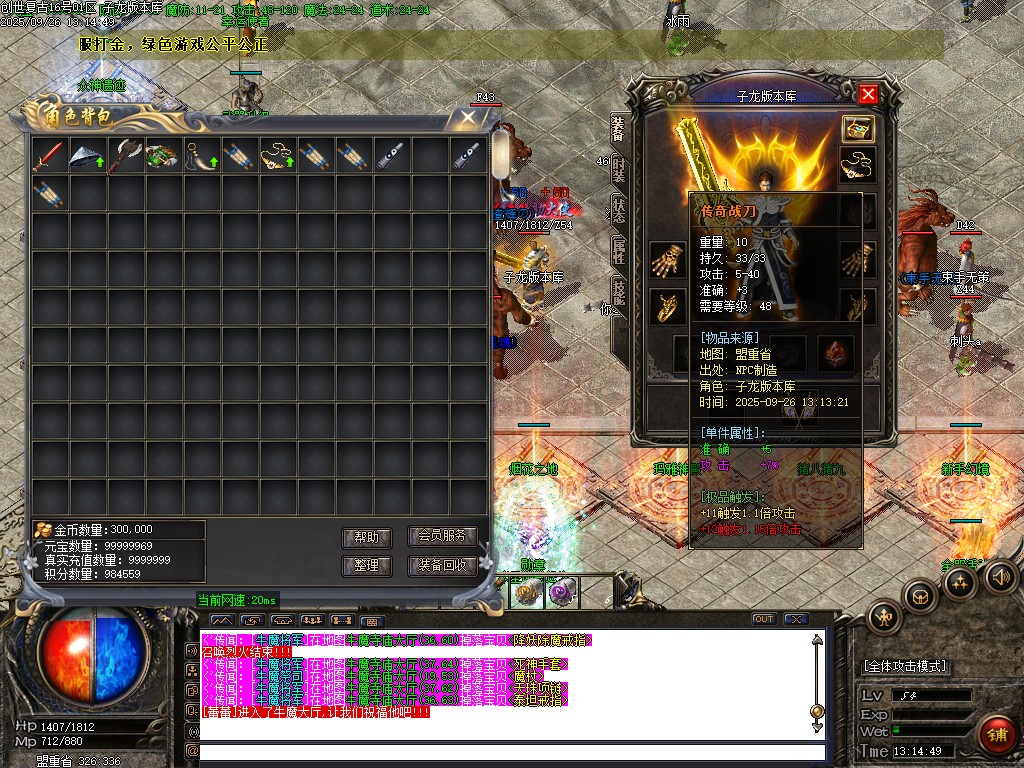The height and width of the screenshot is (768, 1024).
Task: Open the Attributes (属性) tab
Action: pos(619,250)
